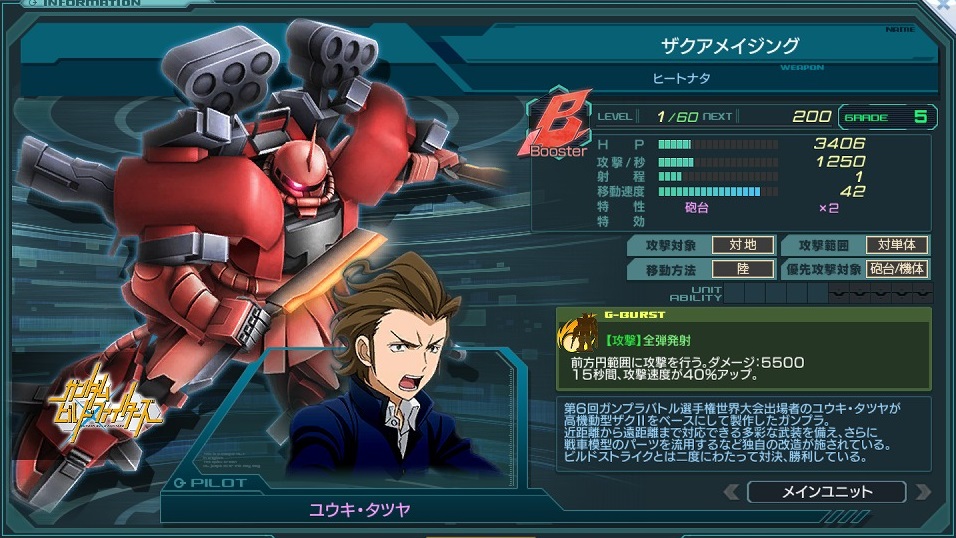Click the メインユニット button
The width and height of the screenshot is (956, 538).
825,492
